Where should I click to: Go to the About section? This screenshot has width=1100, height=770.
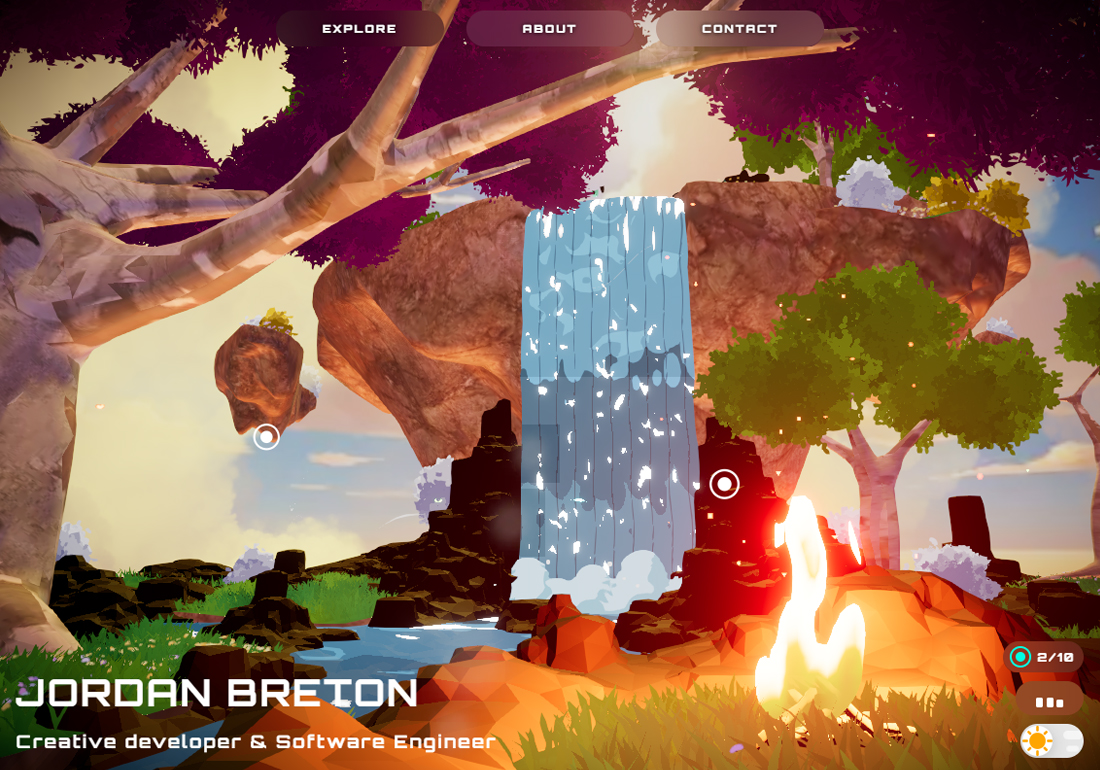[x=549, y=29]
